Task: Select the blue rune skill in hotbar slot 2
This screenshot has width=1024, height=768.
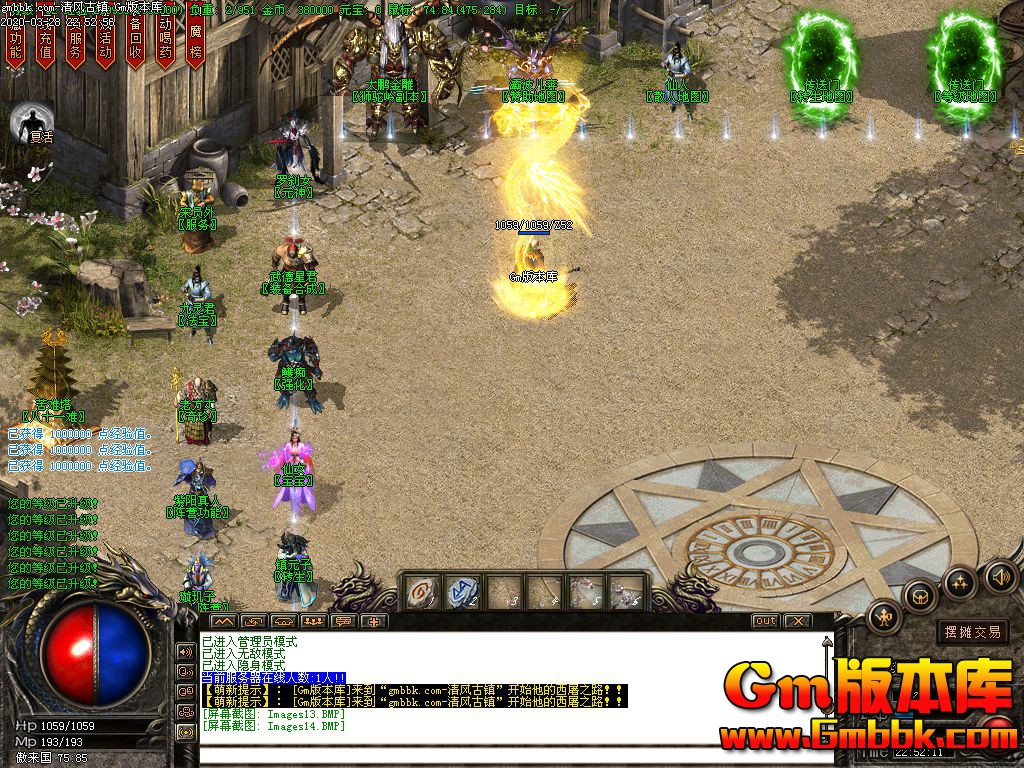Action: click(462, 591)
